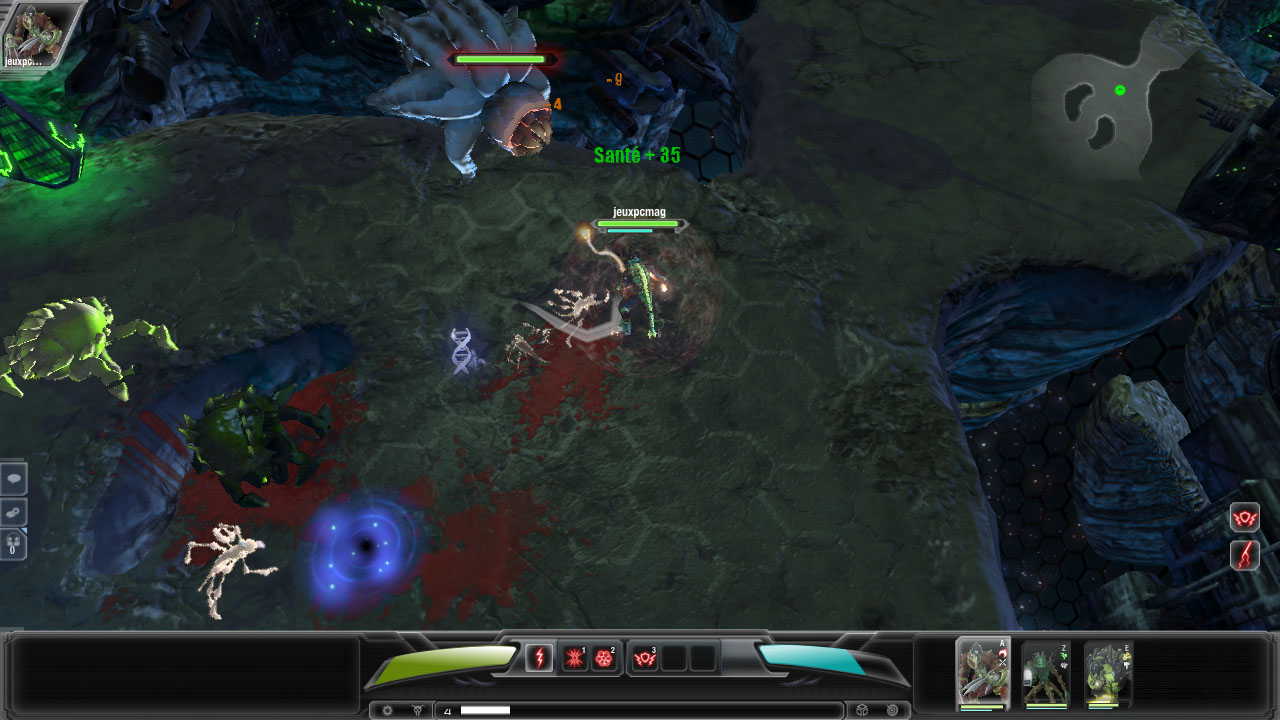Open the cube icon in the bottom bar
Image resolution: width=1280 pixels, height=720 pixels.
[862, 711]
